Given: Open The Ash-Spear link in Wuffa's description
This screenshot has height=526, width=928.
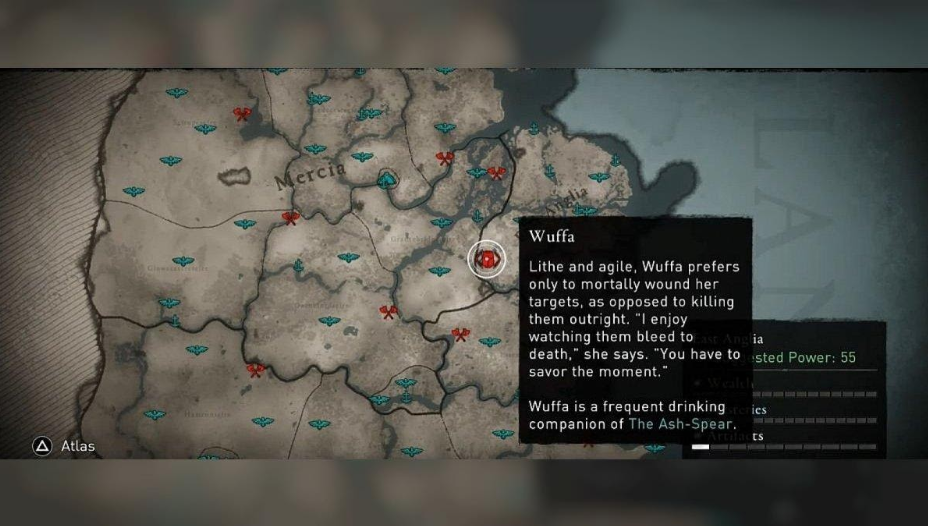Looking at the screenshot, I should point(682,424).
